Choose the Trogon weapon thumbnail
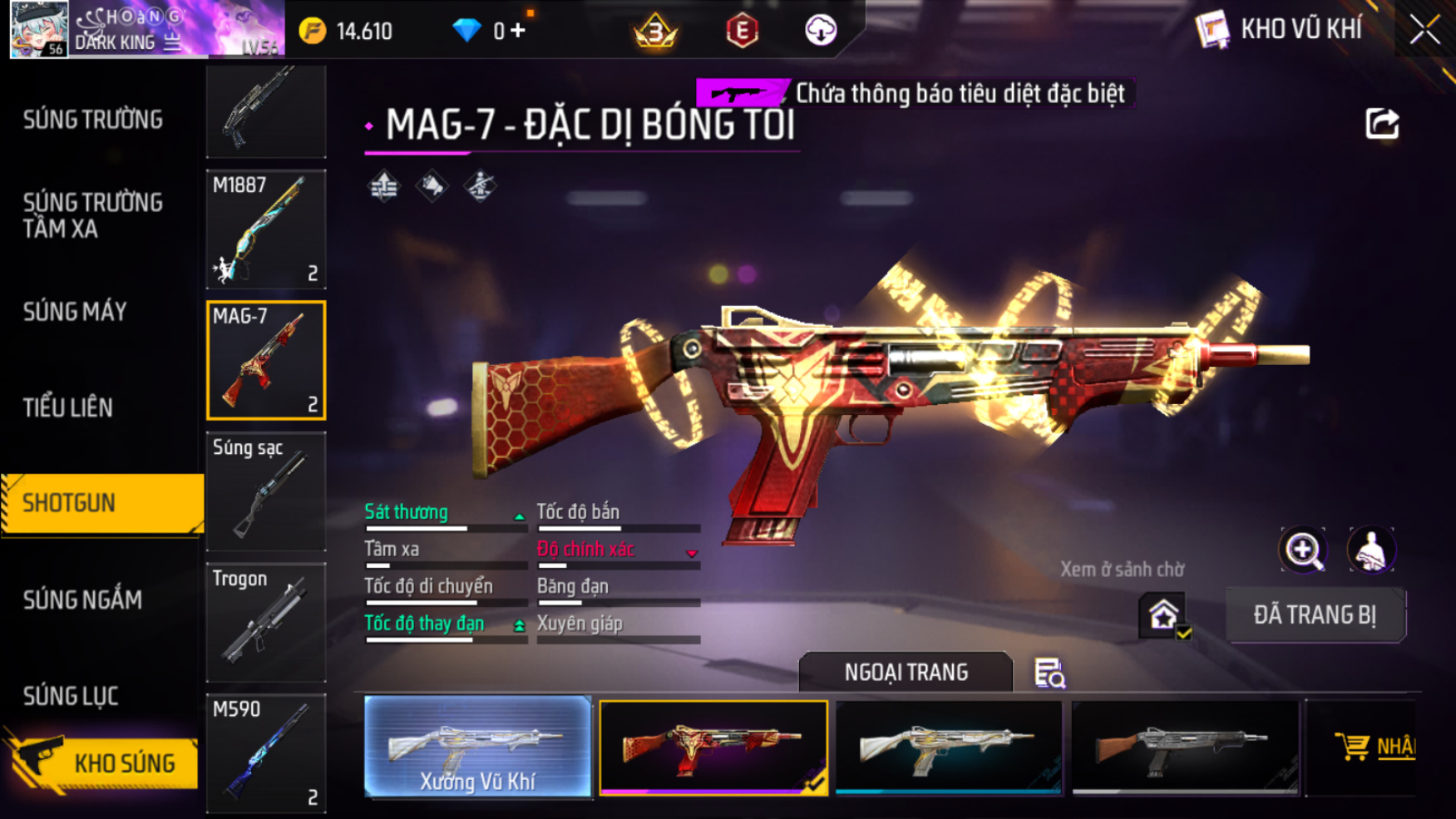The height and width of the screenshot is (819, 1456). (x=266, y=622)
